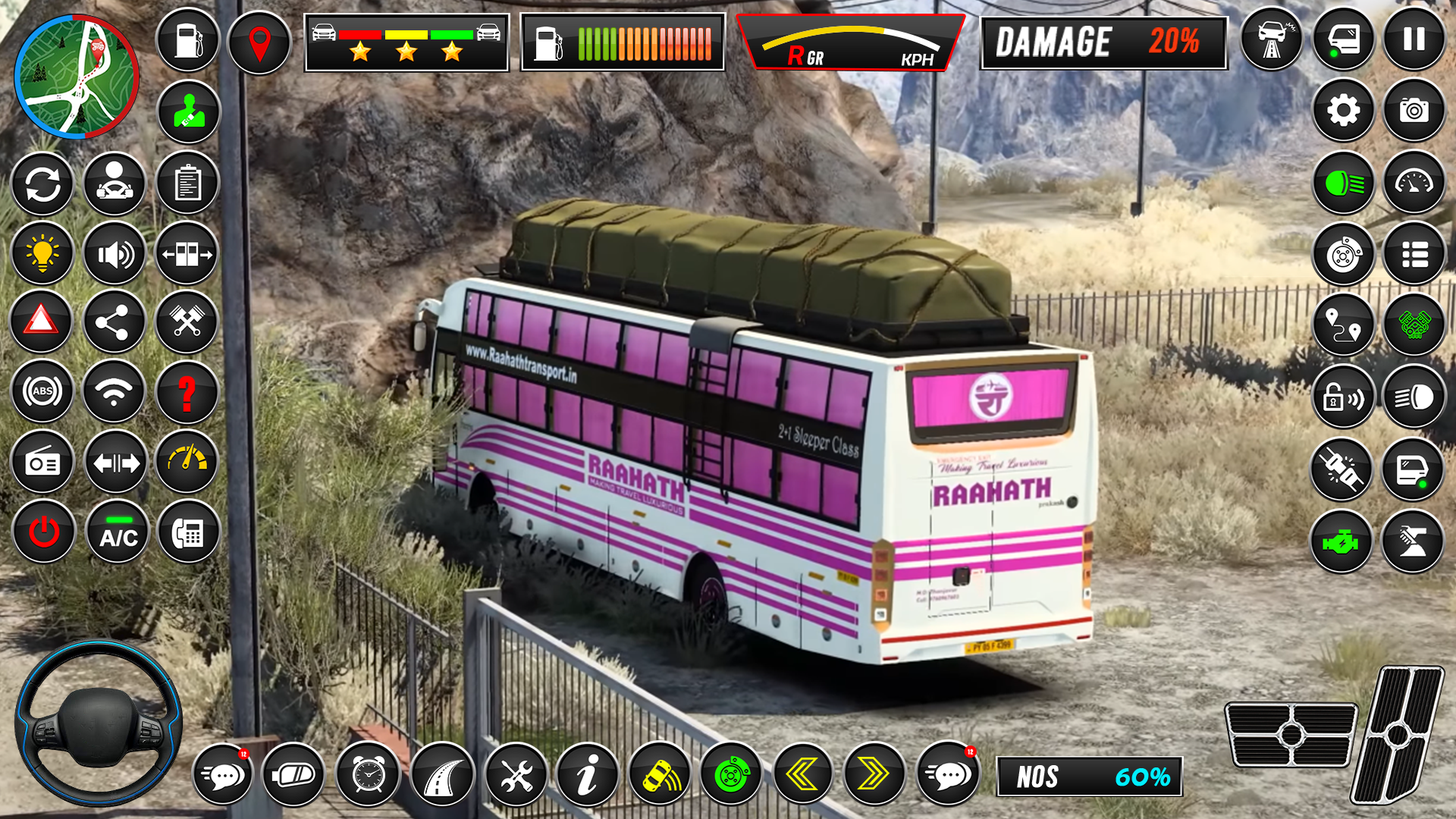The width and height of the screenshot is (1456, 819).
Task: Open the game Settings gear
Action: click(1343, 111)
